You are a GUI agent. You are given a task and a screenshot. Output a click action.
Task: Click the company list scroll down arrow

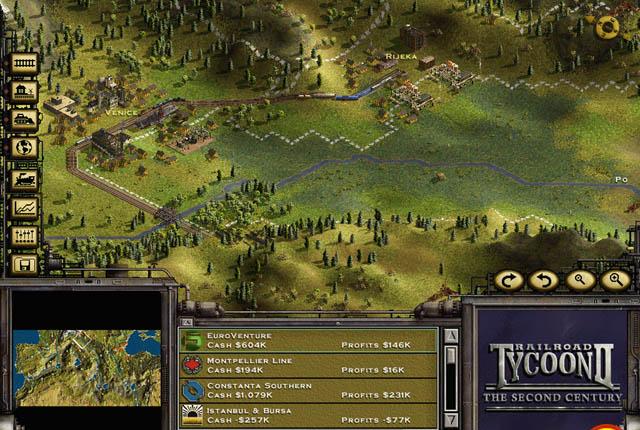tap(451, 418)
